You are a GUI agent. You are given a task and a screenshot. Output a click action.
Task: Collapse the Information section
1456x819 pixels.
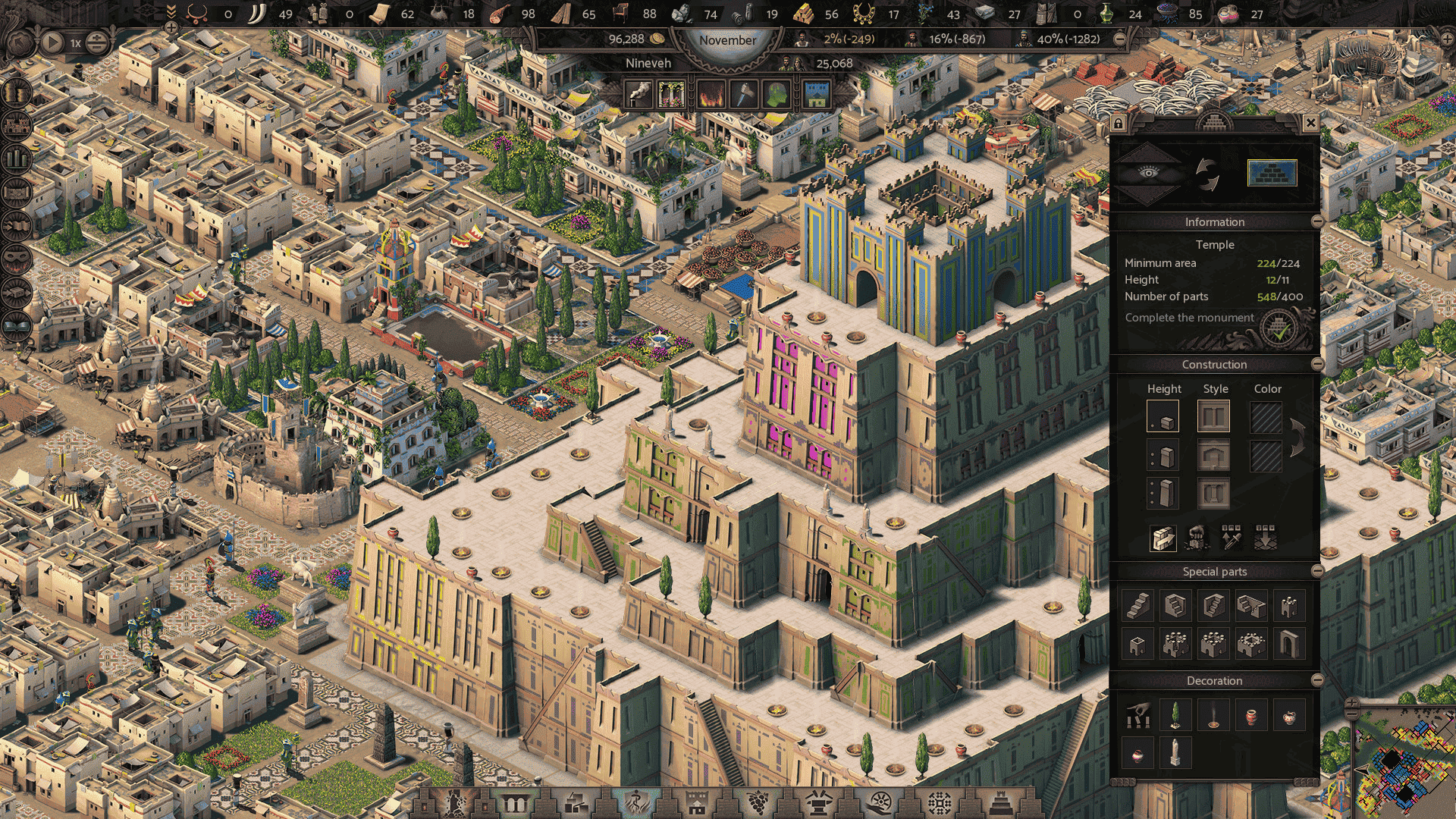click(1317, 221)
